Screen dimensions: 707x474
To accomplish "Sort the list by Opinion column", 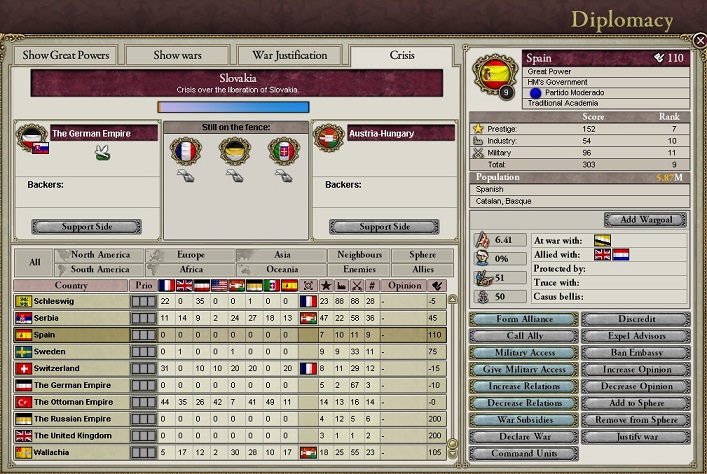I will 405,286.
